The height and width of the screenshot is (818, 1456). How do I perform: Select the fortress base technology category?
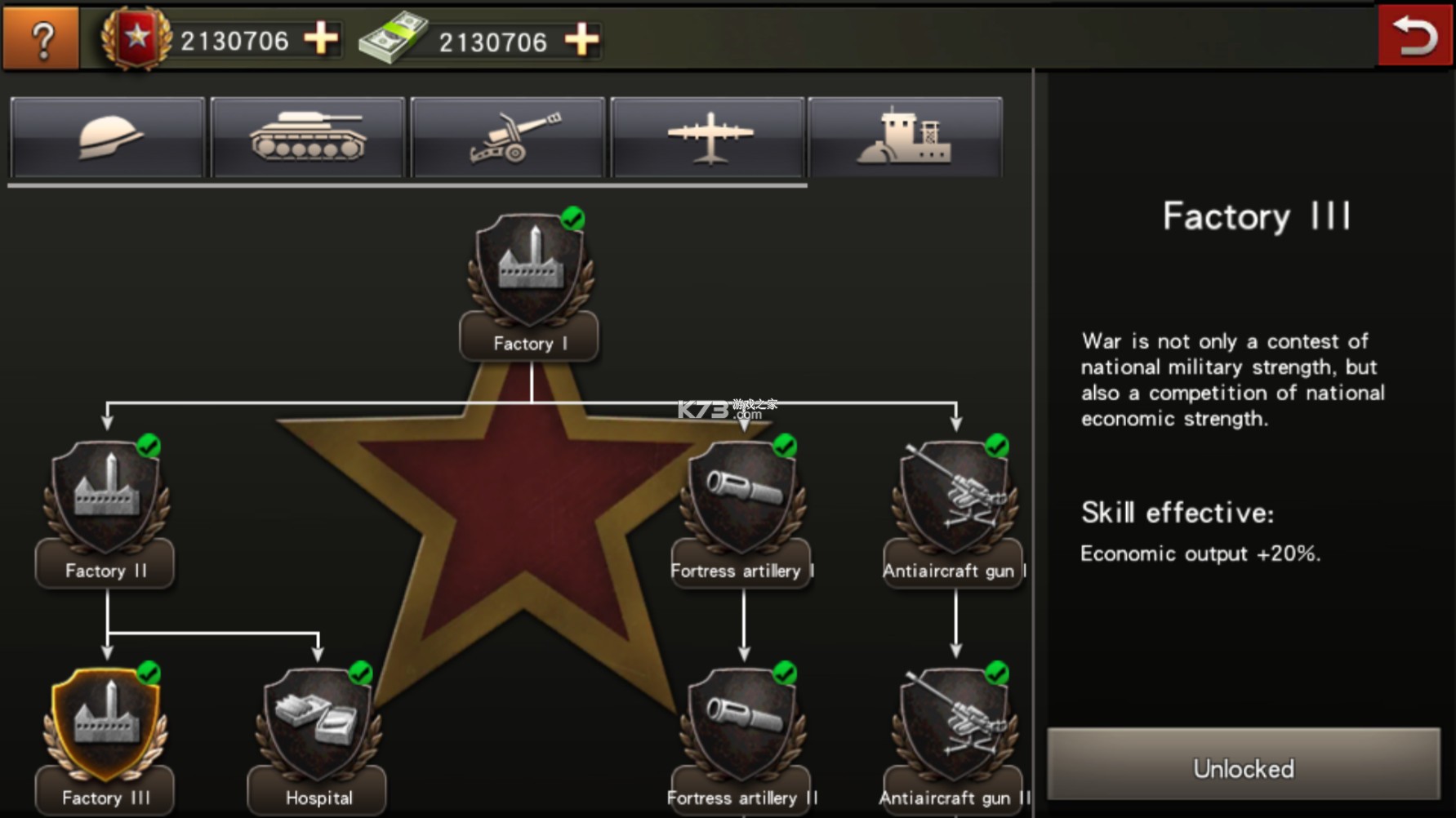[x=906, y=136]
